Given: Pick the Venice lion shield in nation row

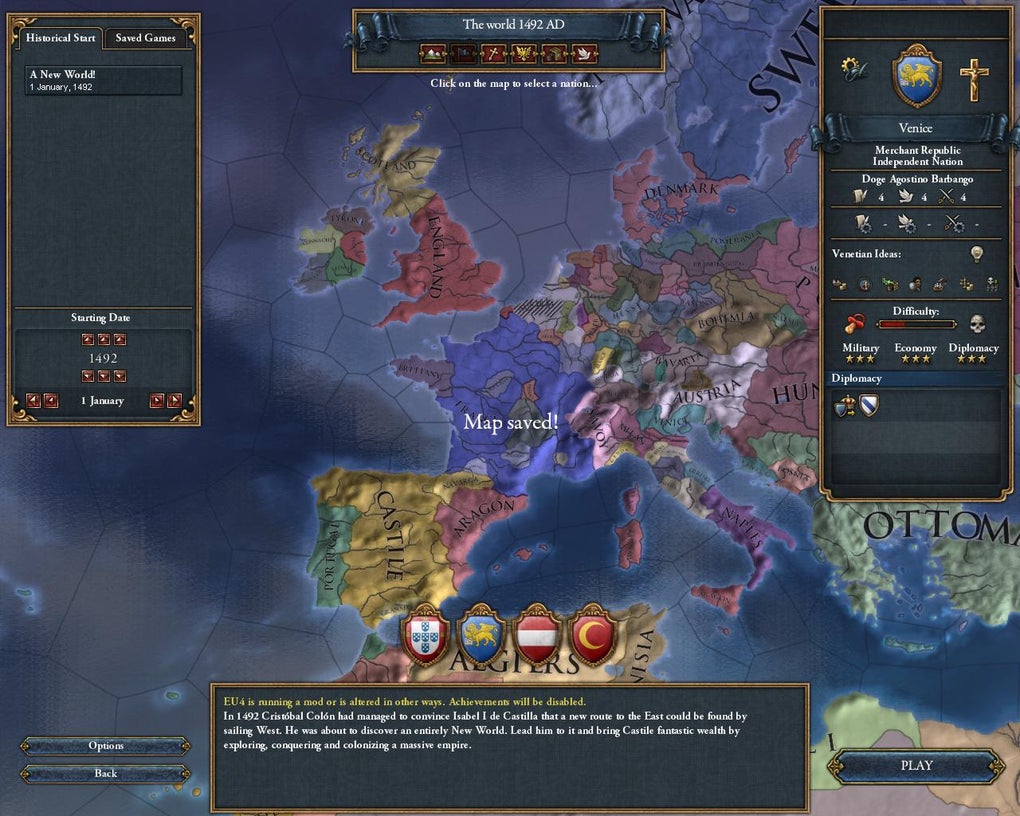Looking at the screenshot, I should (x=481, y=636).
